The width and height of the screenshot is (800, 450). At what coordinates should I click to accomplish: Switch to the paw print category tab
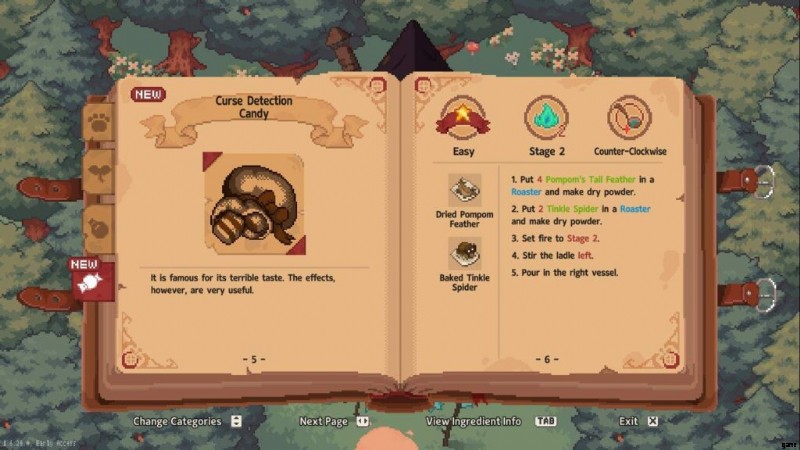tap(98, 124)
